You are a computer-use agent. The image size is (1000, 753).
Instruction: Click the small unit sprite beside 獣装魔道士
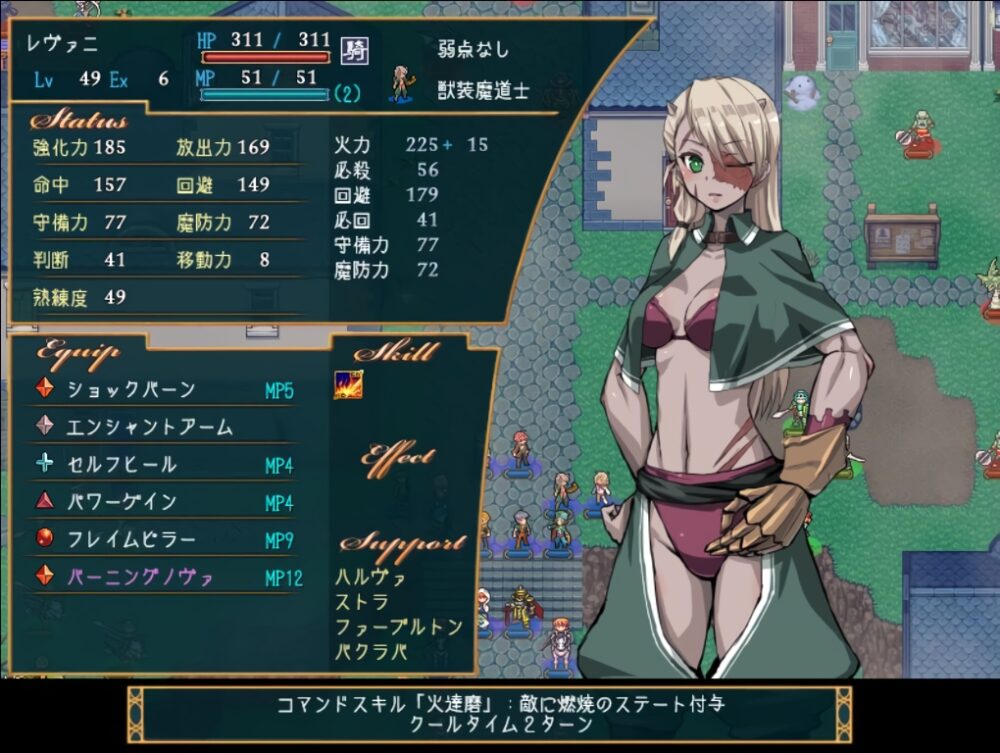pos(404,84)
